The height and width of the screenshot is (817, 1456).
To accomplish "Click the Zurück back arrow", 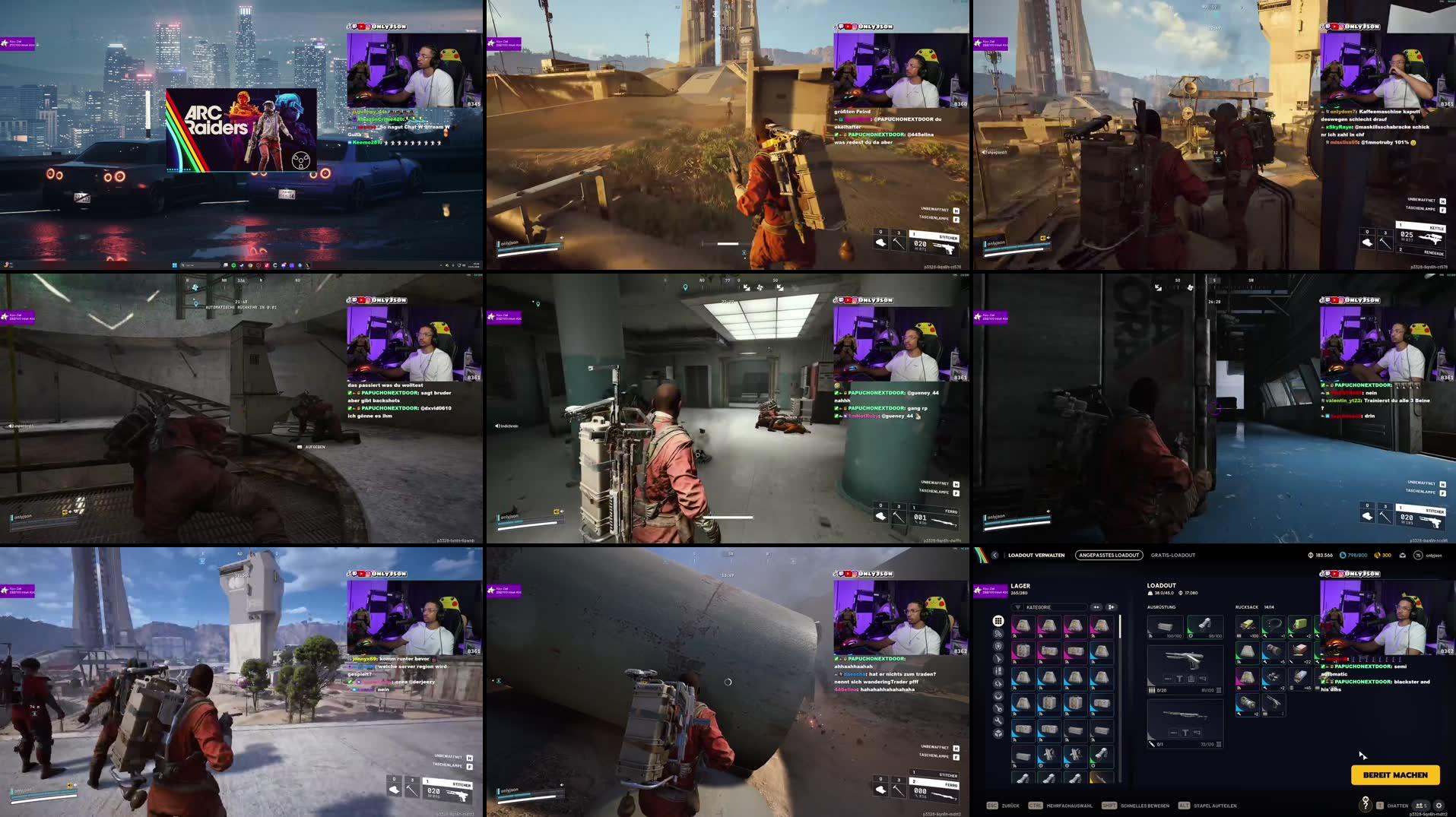I will coord(995,555).
